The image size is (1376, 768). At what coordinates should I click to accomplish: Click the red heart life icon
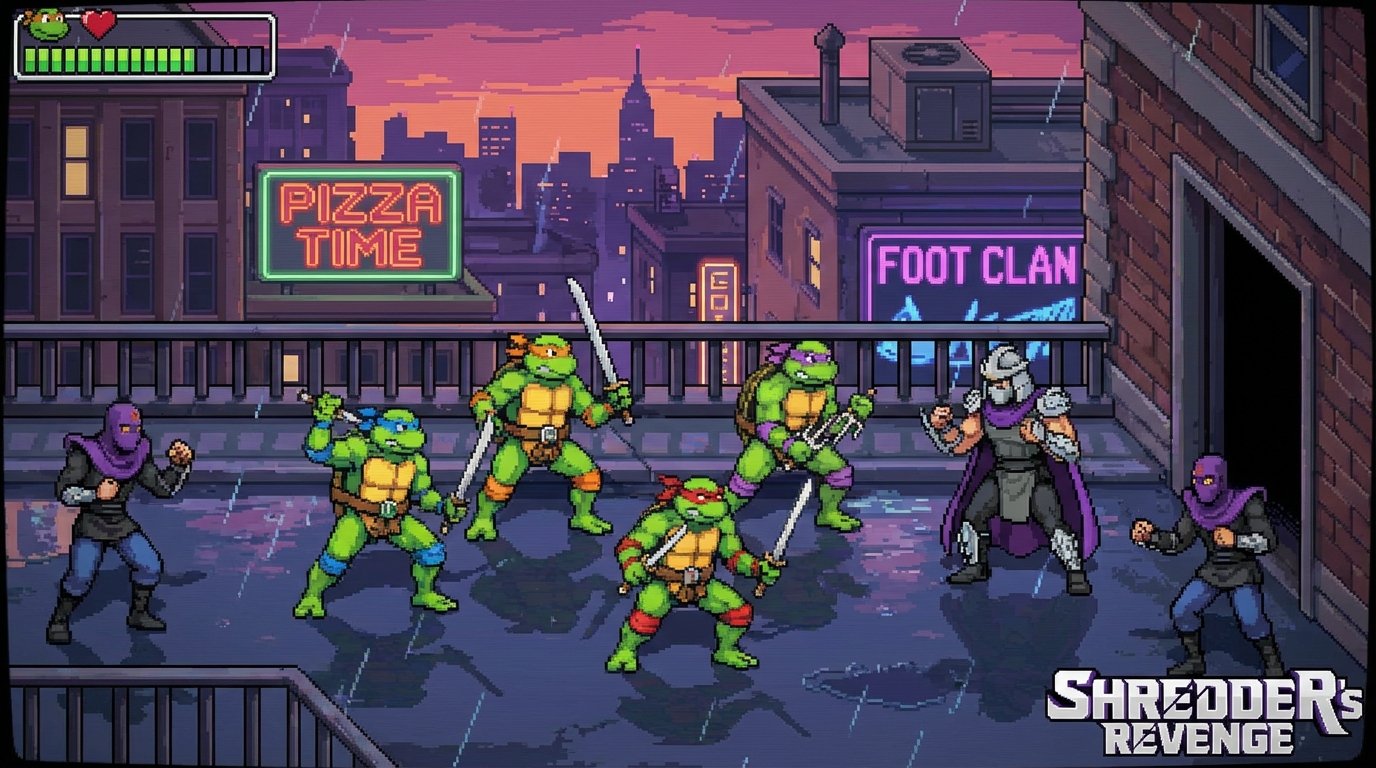tap(97, 24)
